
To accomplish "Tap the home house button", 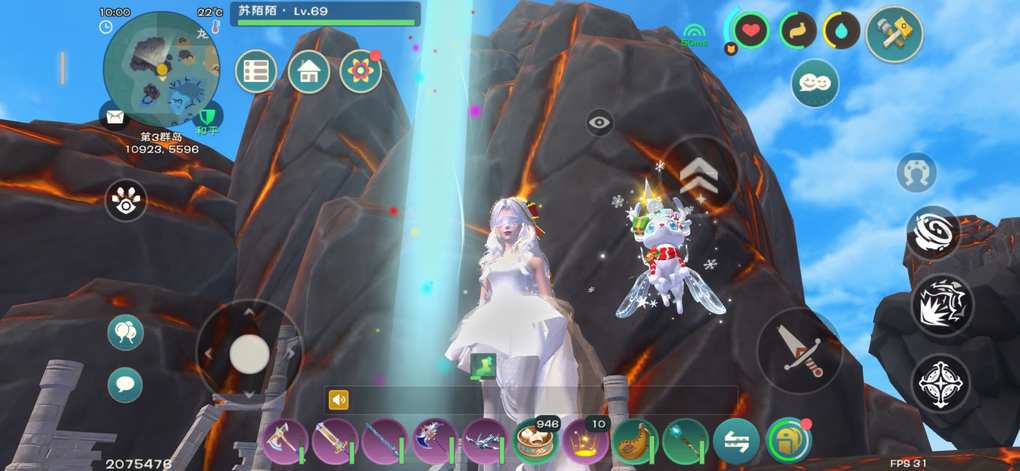I will pos(309,72).
